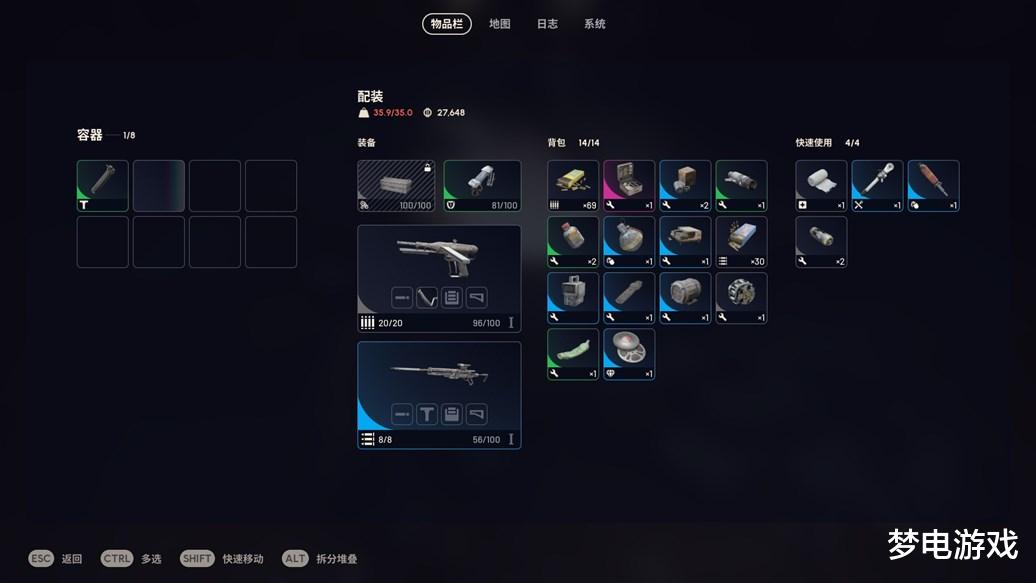Choose the bandage roll in quick use
The width and height of the screenshot is (1036, 583).
(821, 186)
